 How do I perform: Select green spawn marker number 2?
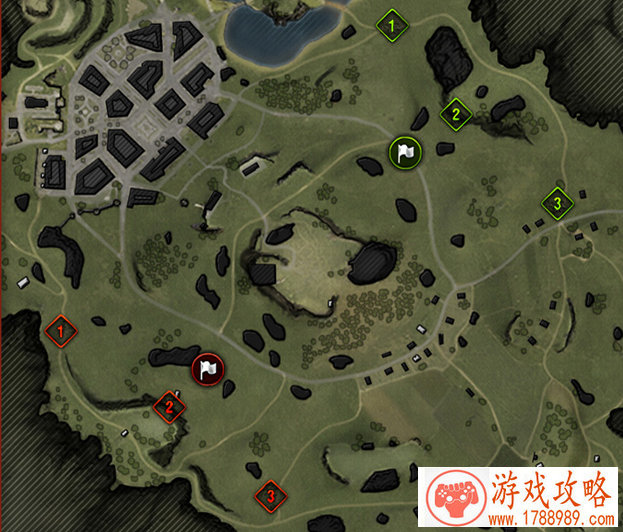coord(455,114)
